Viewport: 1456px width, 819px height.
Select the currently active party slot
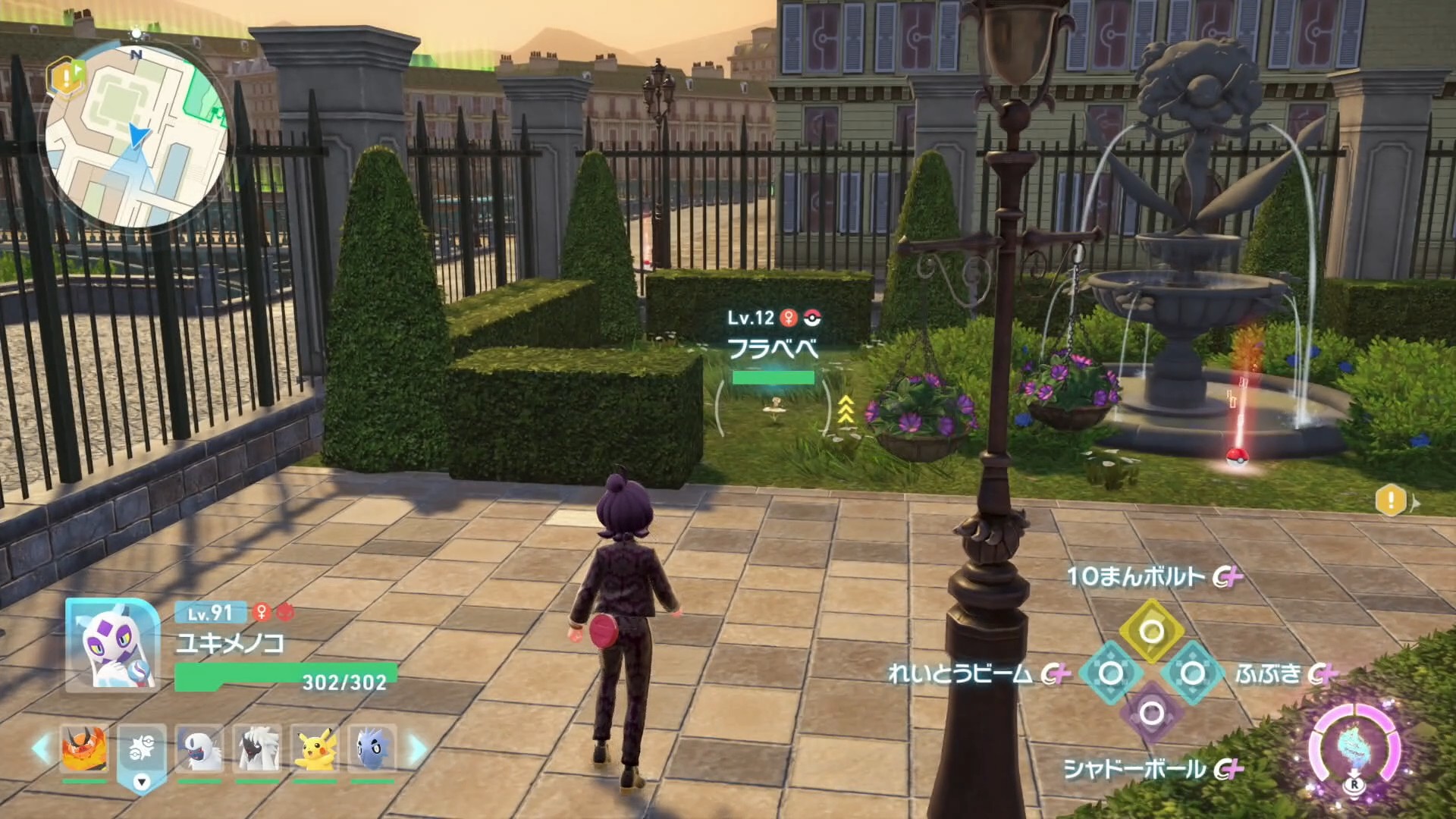pyautogui.click(x=142, y=751)
